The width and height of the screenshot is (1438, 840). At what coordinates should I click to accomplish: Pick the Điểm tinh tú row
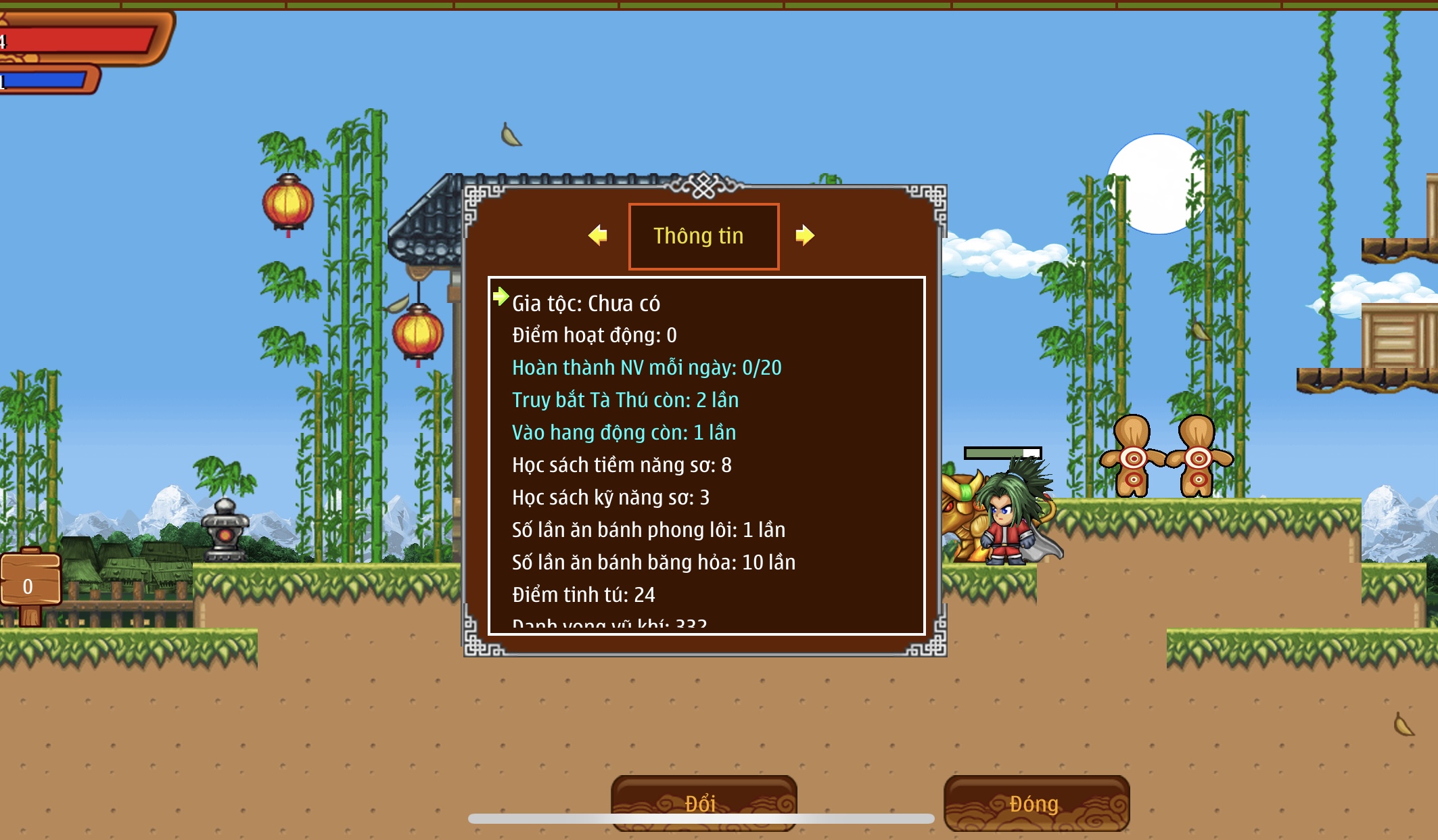[x=583, y=595]
